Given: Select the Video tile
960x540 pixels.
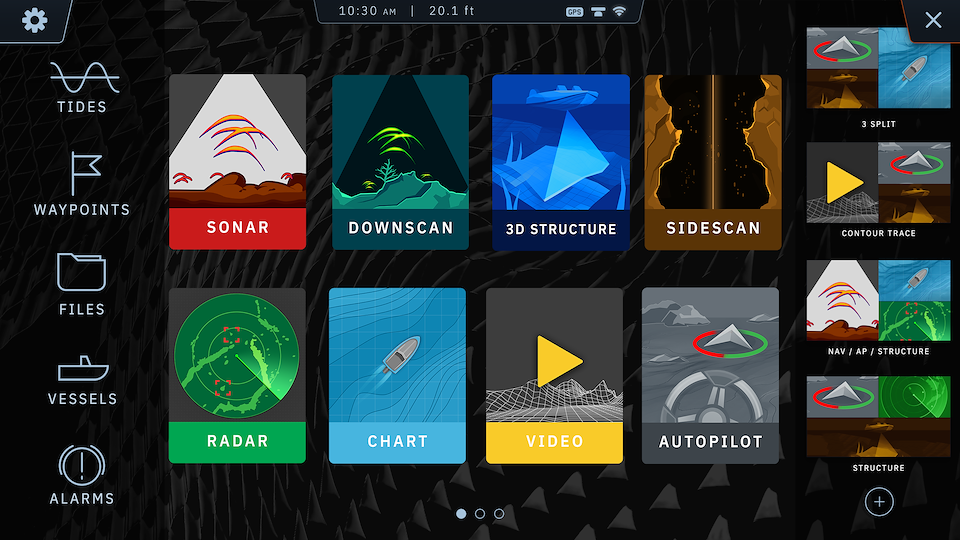Looking at the screenshot, I should tap(554, 376).
